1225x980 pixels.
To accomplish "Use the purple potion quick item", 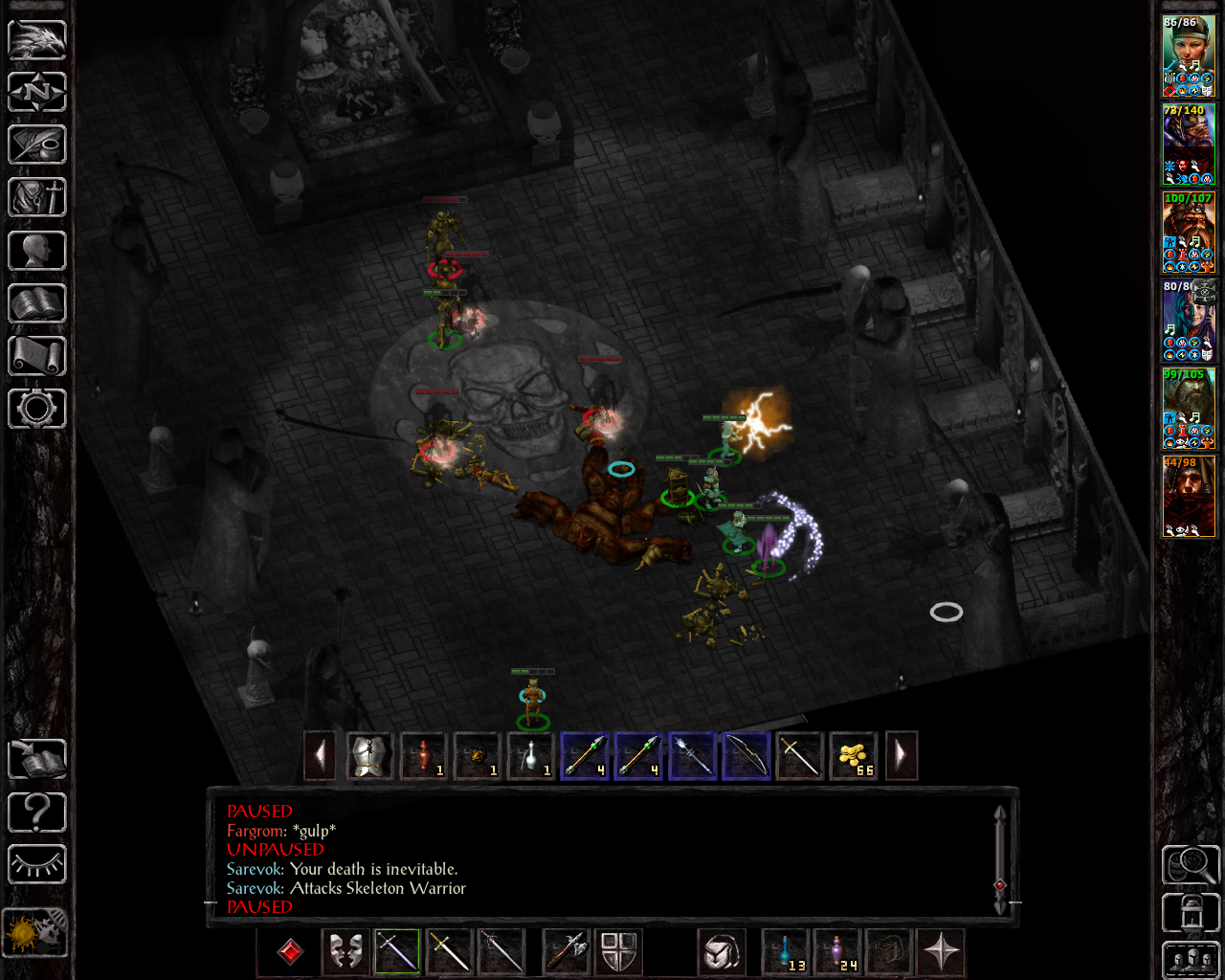I will click(838, 951).
